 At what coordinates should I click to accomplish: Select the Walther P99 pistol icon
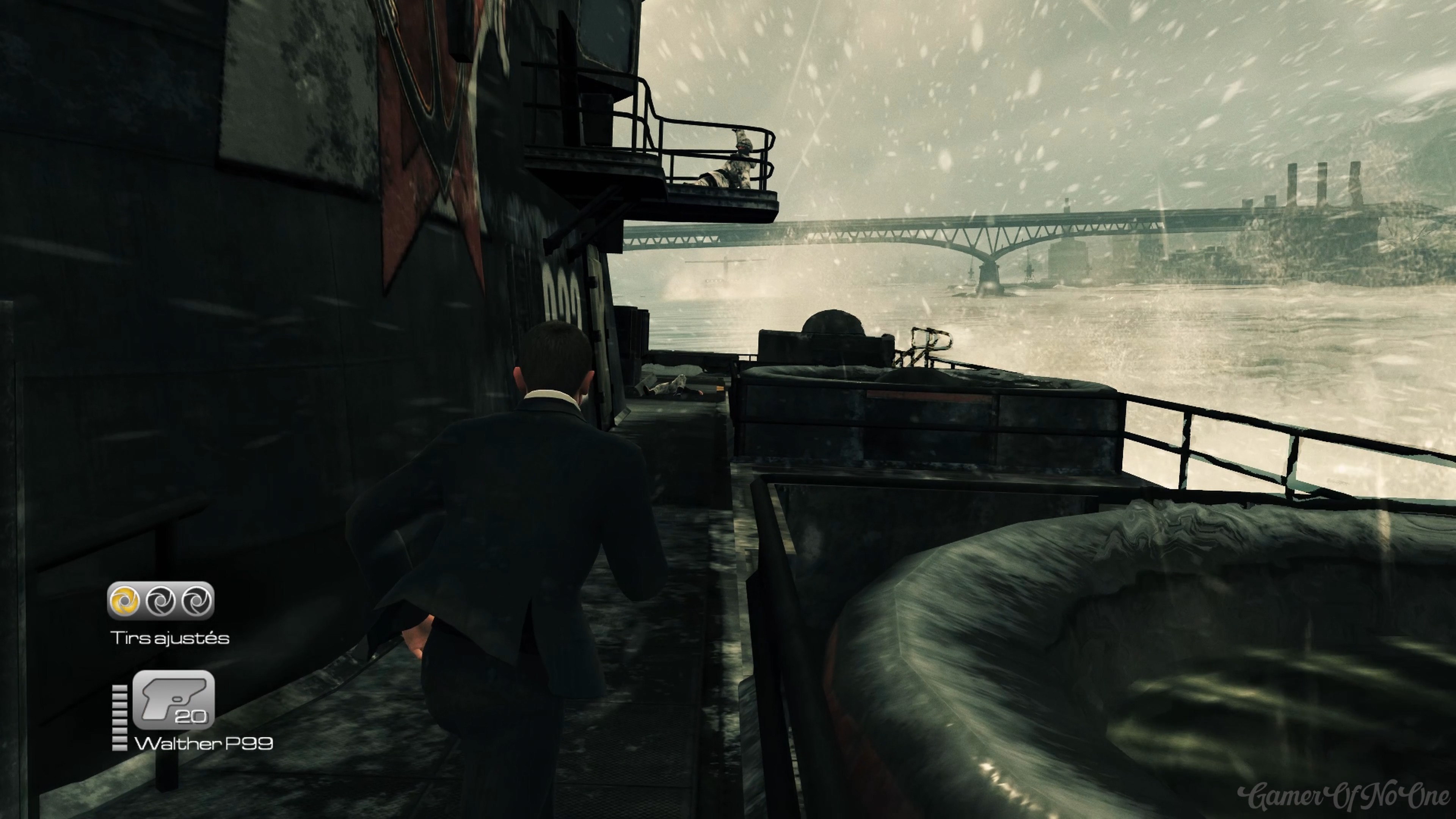[174, 699]
